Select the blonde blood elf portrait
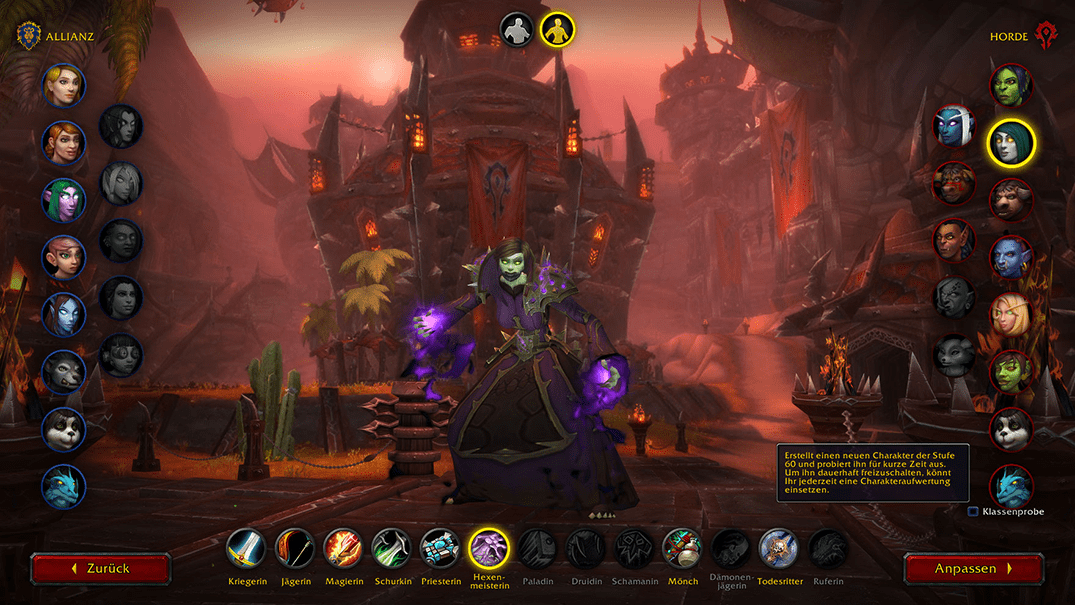This screenshot has height=605, width=1075. click(1011, 314)
